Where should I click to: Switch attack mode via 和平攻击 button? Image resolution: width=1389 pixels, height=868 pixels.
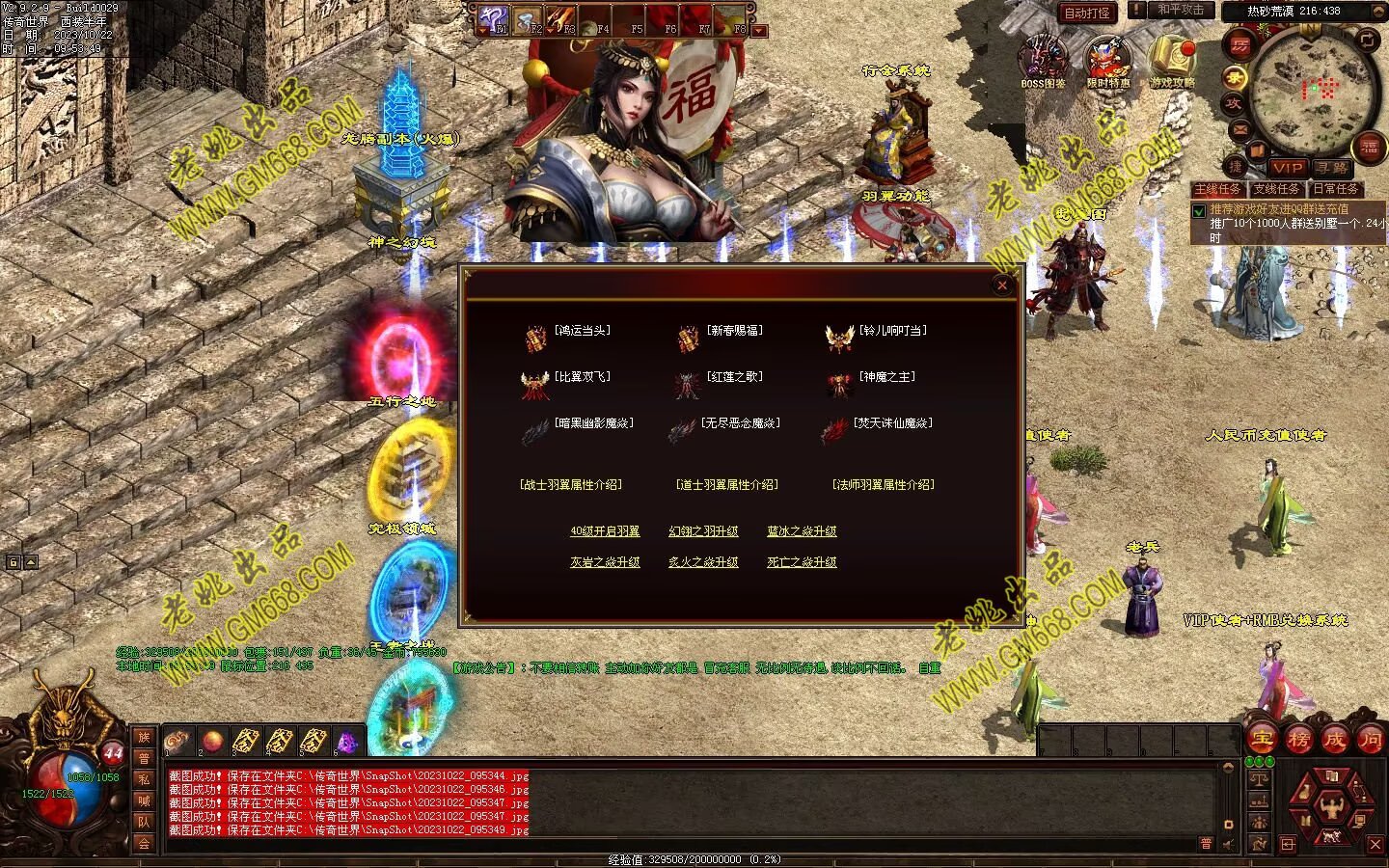[1180, 10]
